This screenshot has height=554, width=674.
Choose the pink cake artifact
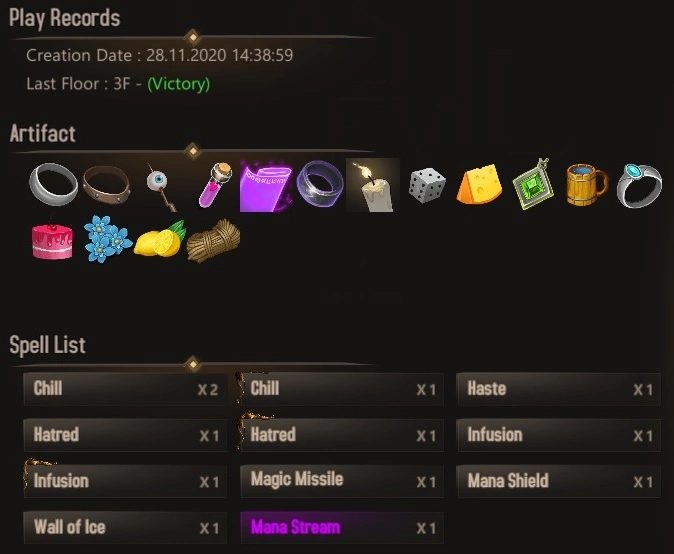coord(52,240)
